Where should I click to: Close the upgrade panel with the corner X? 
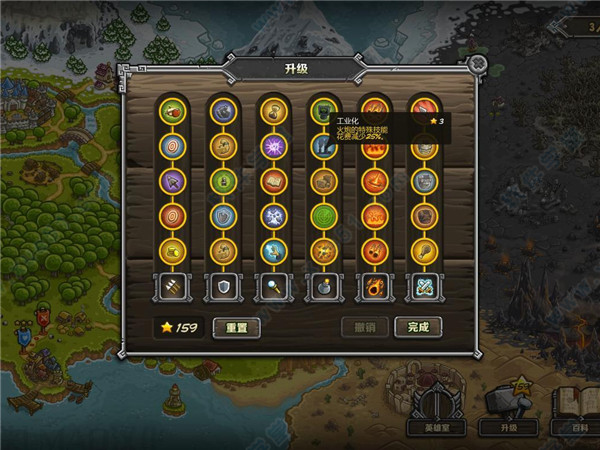coord(478,64)
